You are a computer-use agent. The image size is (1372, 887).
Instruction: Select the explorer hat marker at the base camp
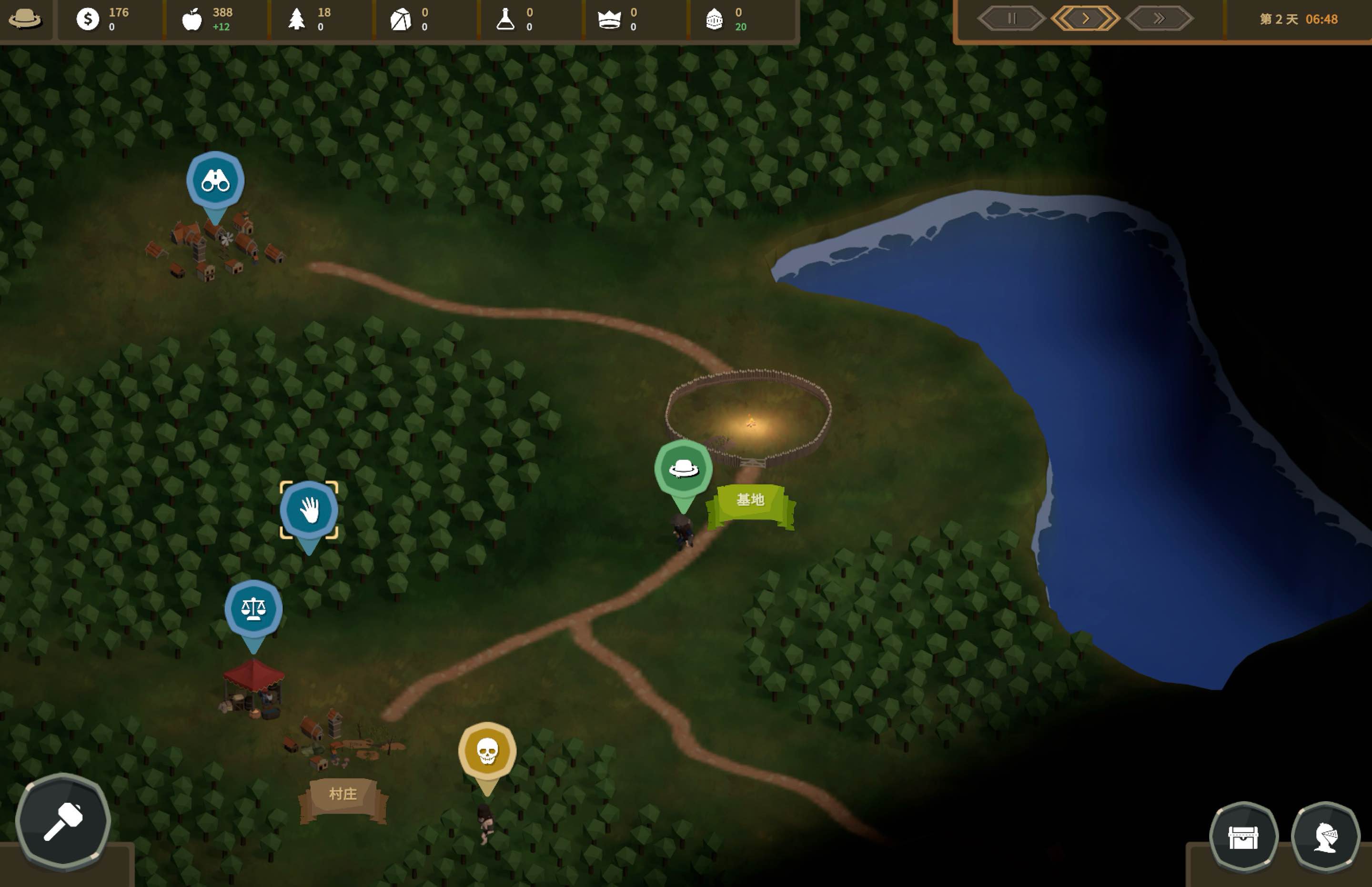pos(684,468)
